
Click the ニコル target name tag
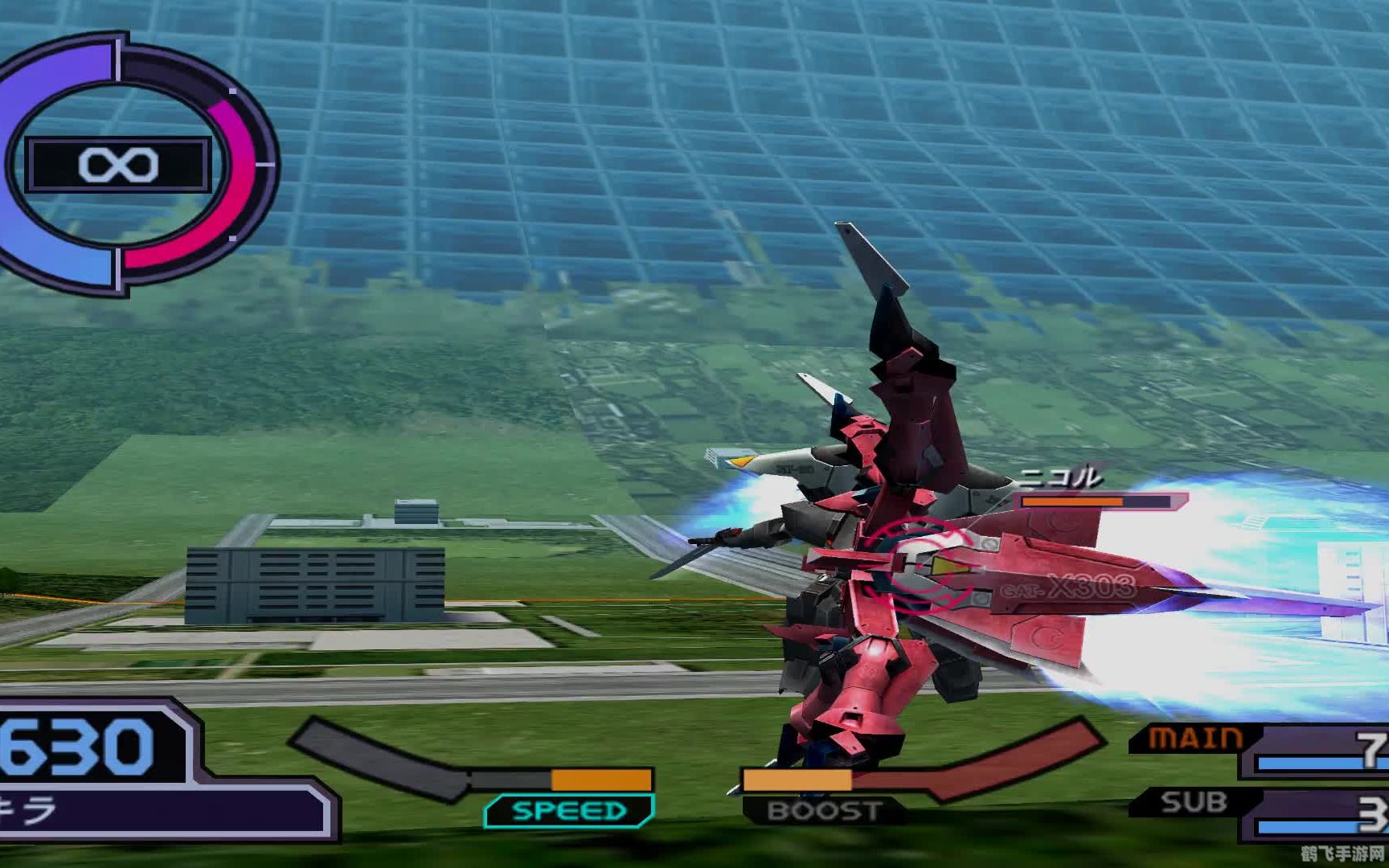tap(1059, 479)
